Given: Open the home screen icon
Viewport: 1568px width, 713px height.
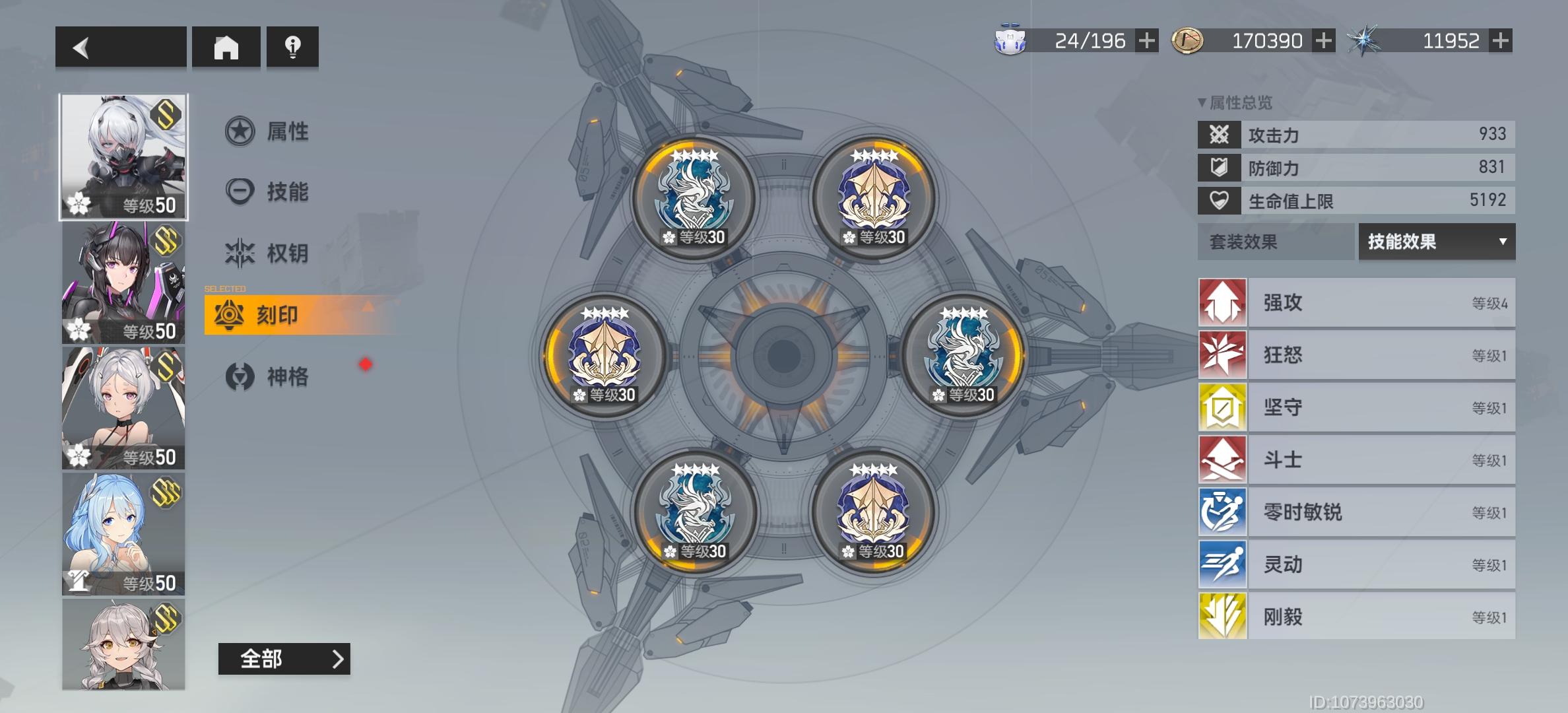Looking at the screenshot, I should click(x=226, y=46).
